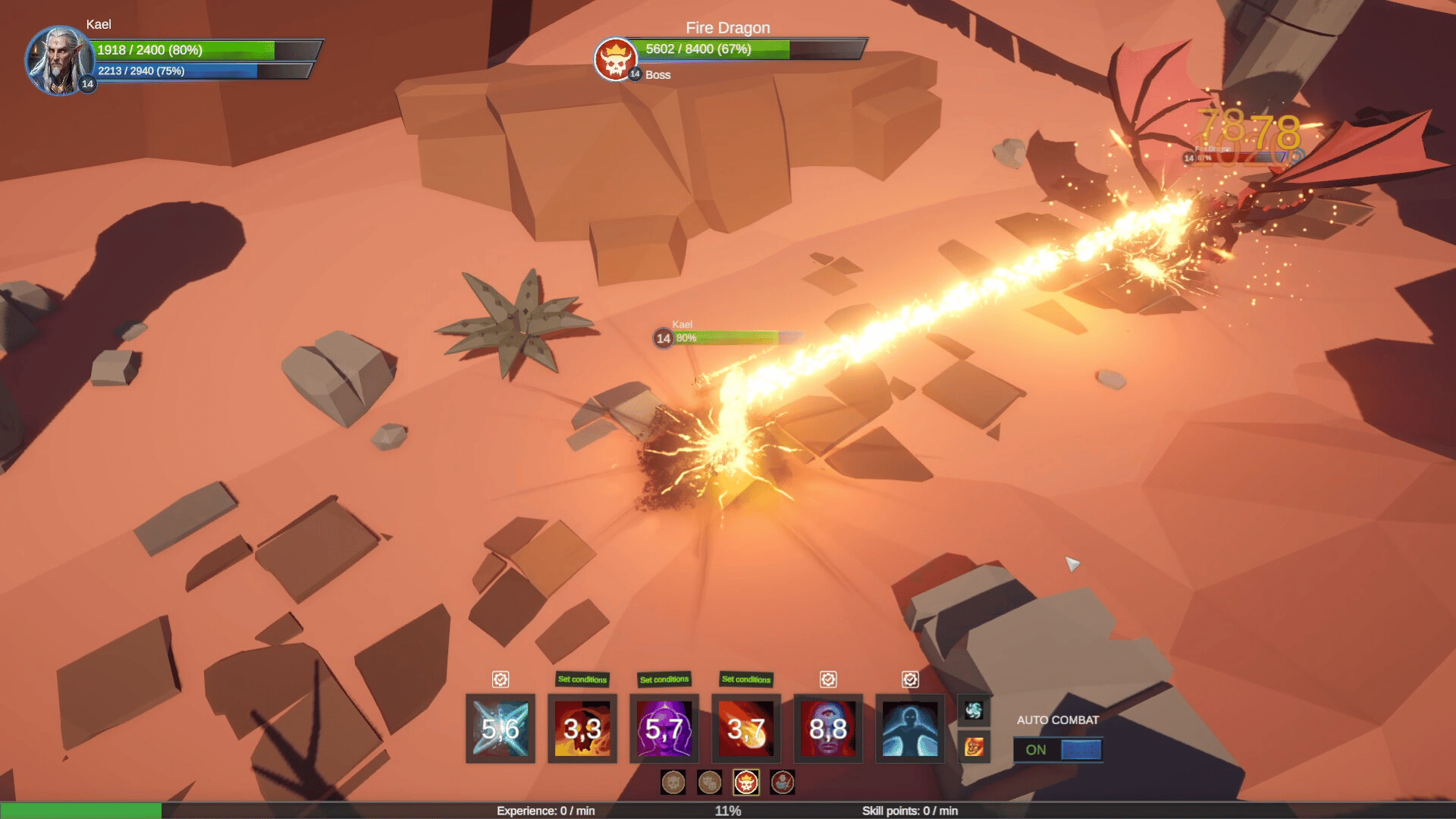Select the small blue swirl icon
Viewport: 1456px width, 819px height.
point(974,711)
